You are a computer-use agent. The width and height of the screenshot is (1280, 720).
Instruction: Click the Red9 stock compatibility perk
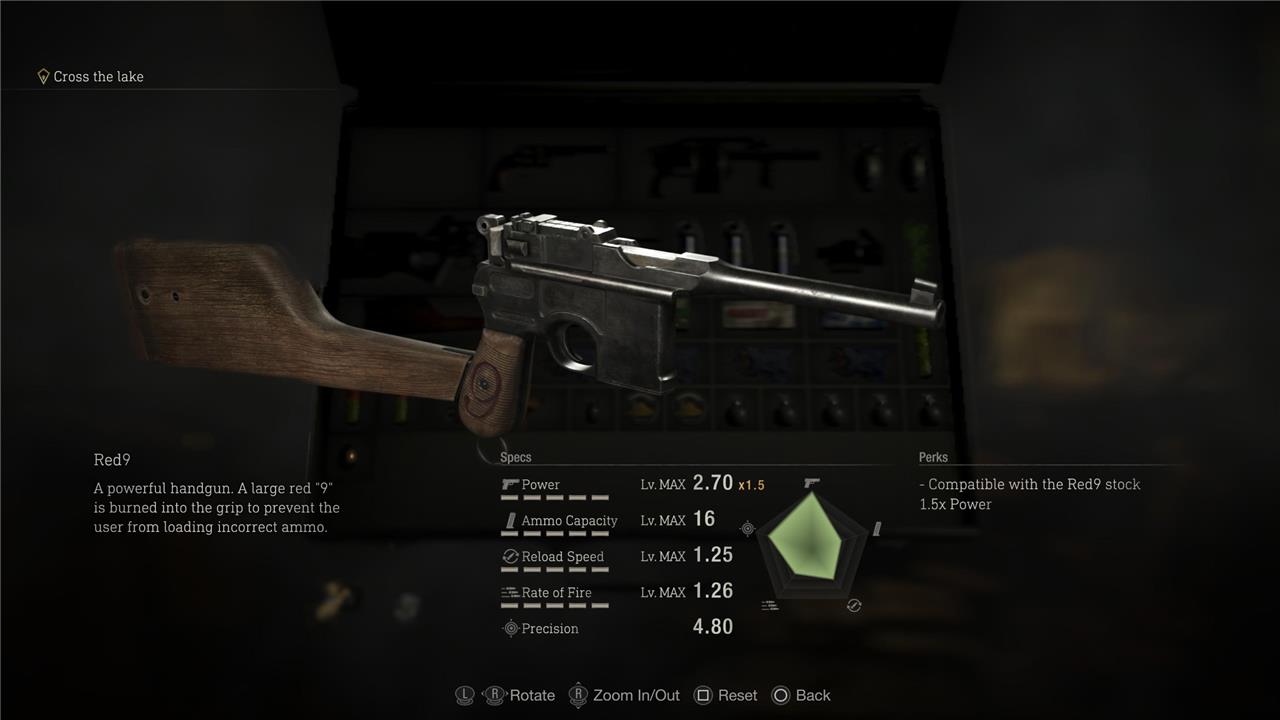[1030, 485]
